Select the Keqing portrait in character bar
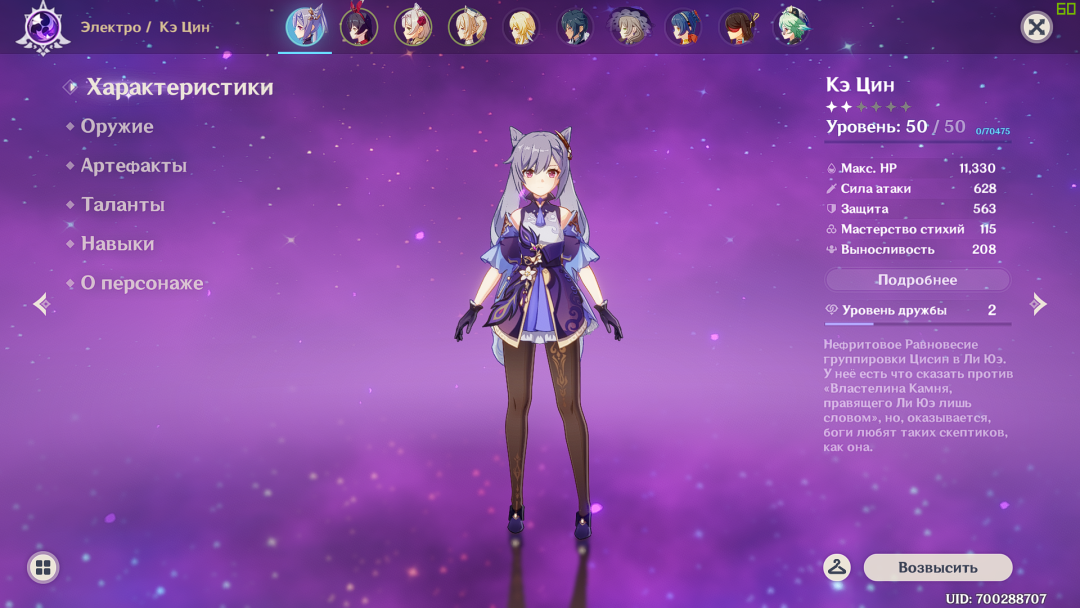This screenshot has height=608, width=1080. pos(305,27)
